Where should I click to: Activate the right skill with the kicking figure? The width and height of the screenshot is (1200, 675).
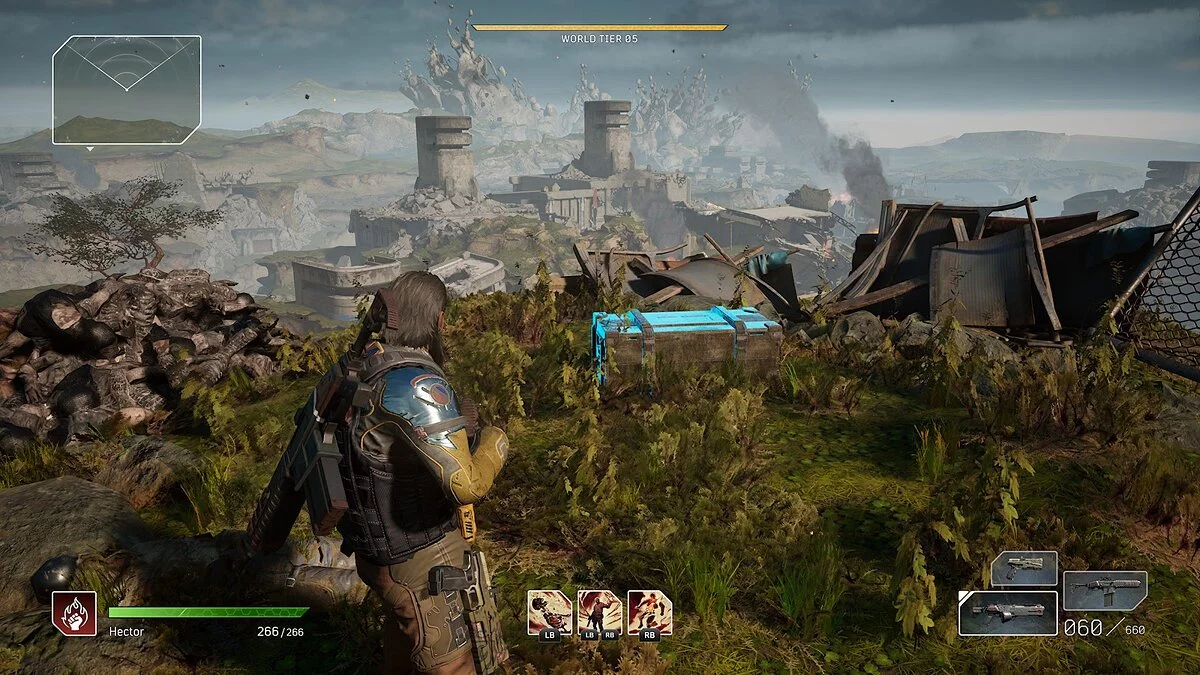[649, 612]
